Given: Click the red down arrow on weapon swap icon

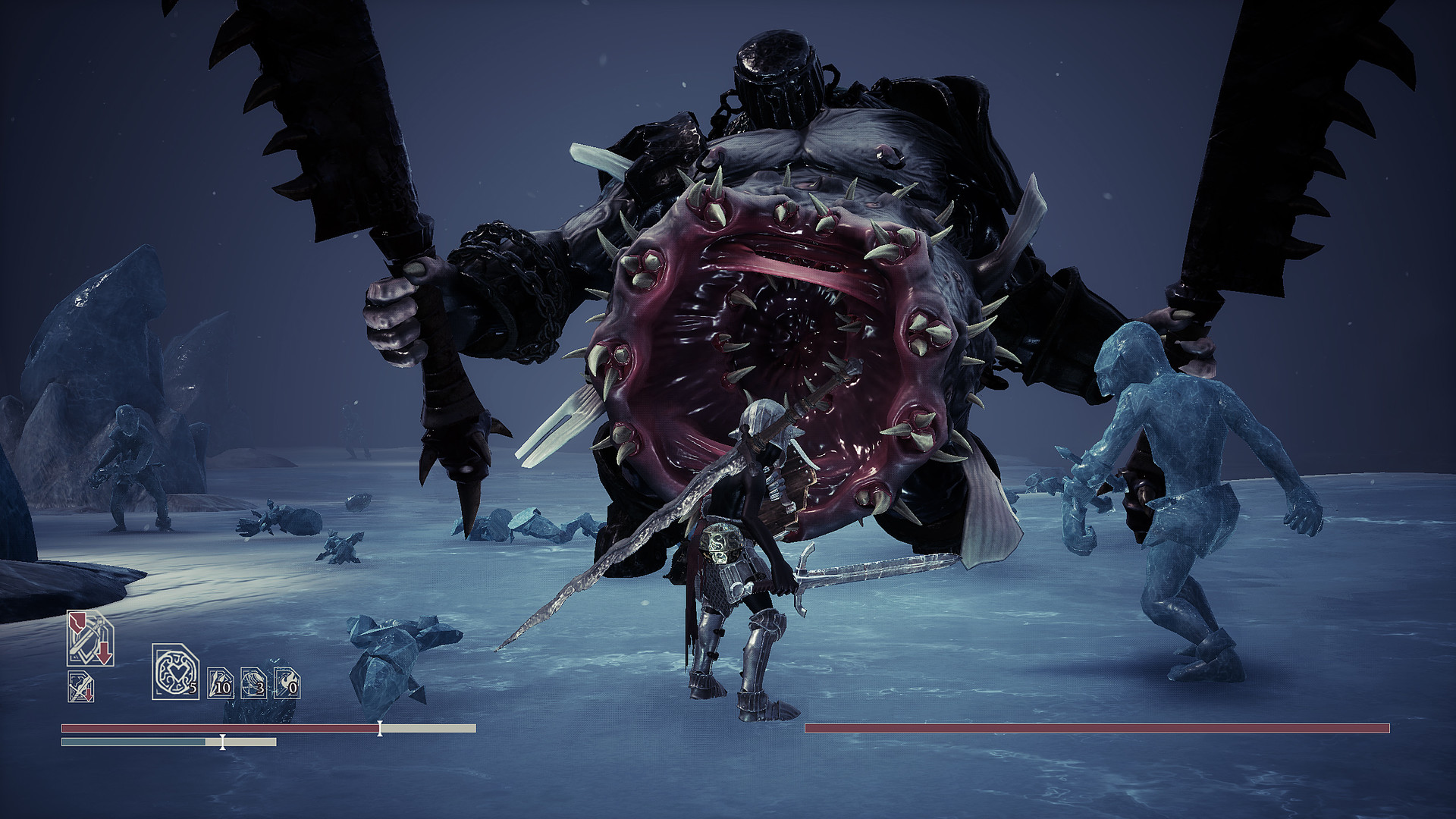Looking at the screenshot, I should pyautogui.click(x=104, y=654).
